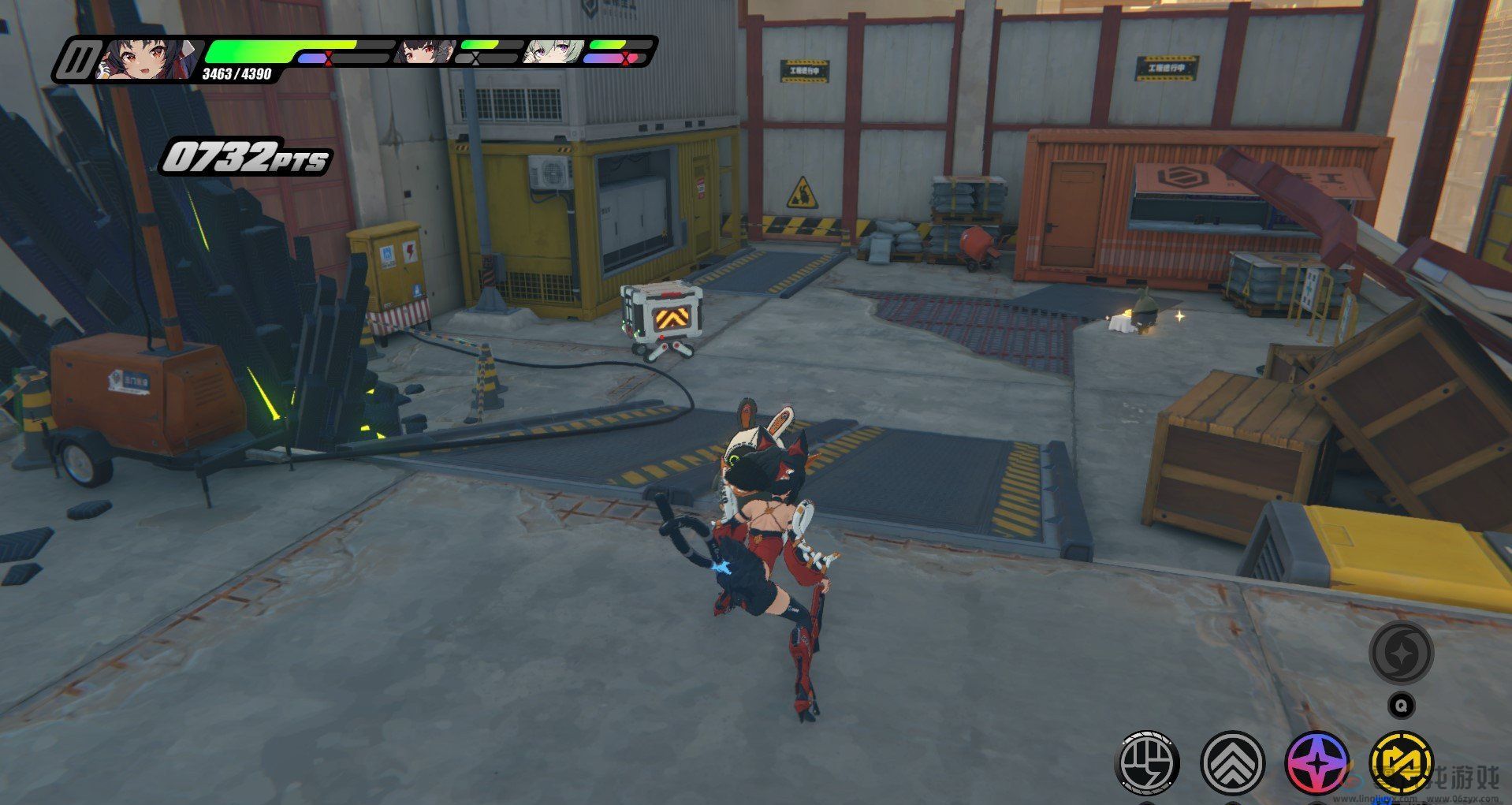The height and width of the screenshot is (805, 1512).
Task: Switch to the black-haired red-eyed teammate portrait
Action: [x=425, y=52]
